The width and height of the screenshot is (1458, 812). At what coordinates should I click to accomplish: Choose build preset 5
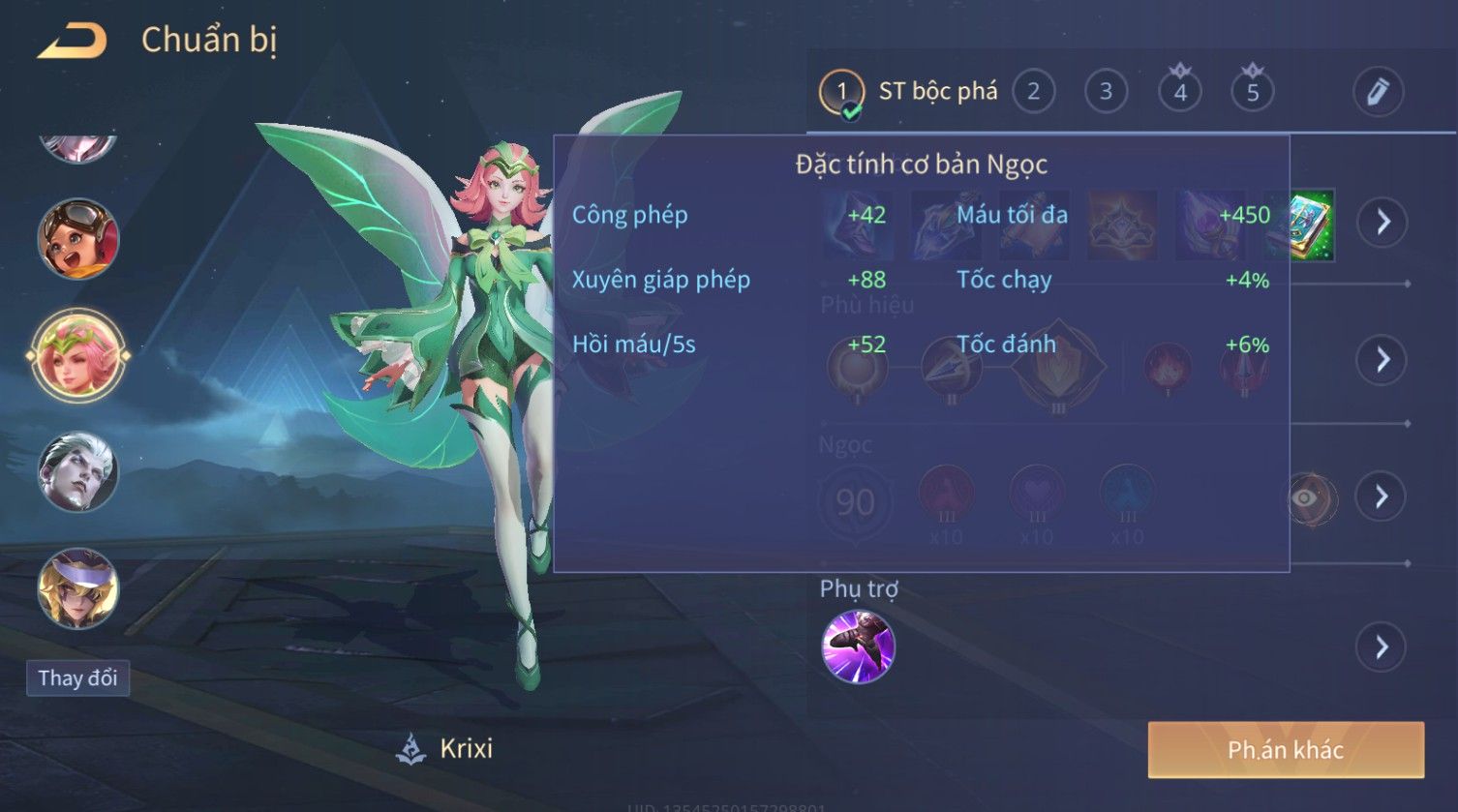tap(1252, 92)
